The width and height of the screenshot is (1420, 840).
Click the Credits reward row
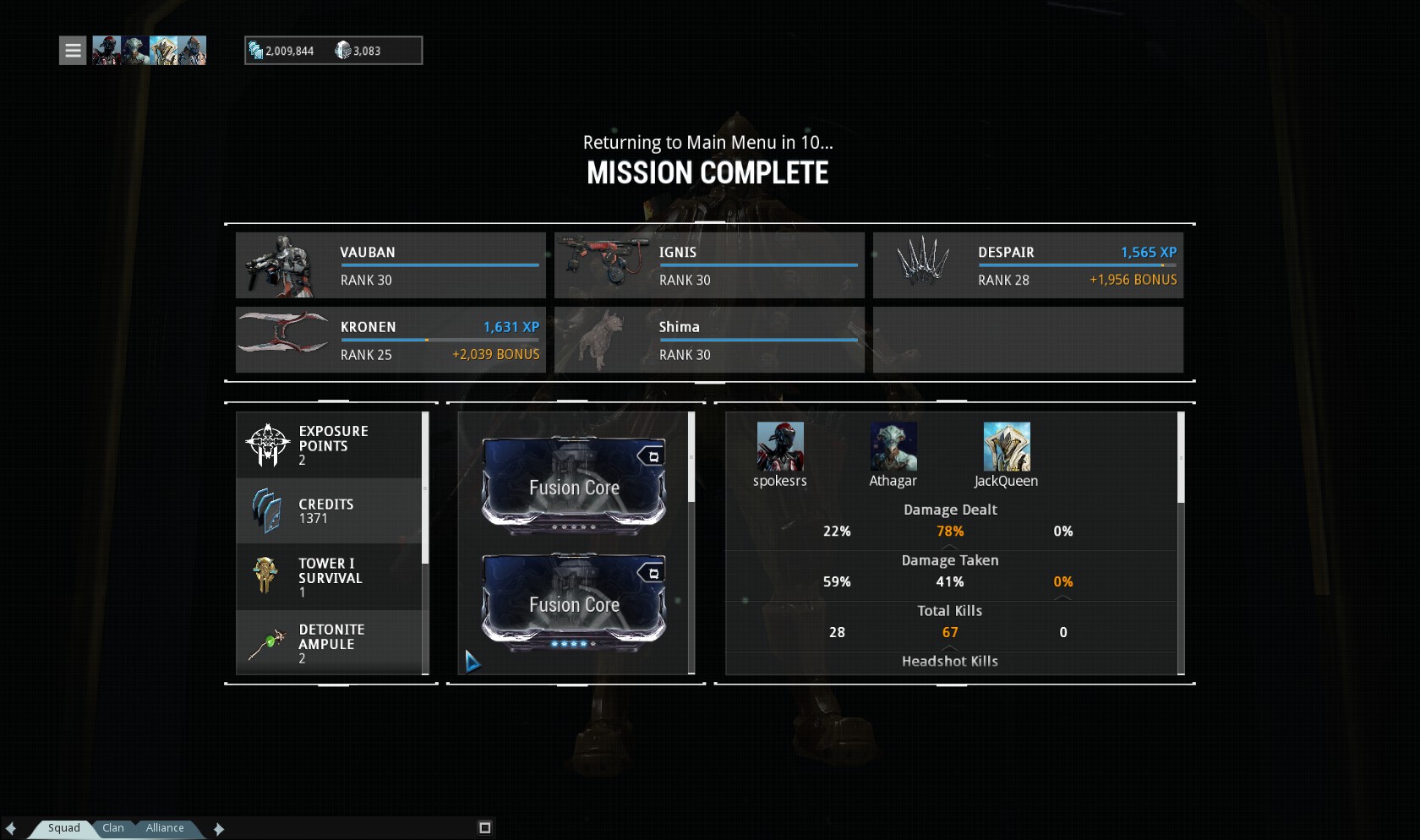[329, 510]
